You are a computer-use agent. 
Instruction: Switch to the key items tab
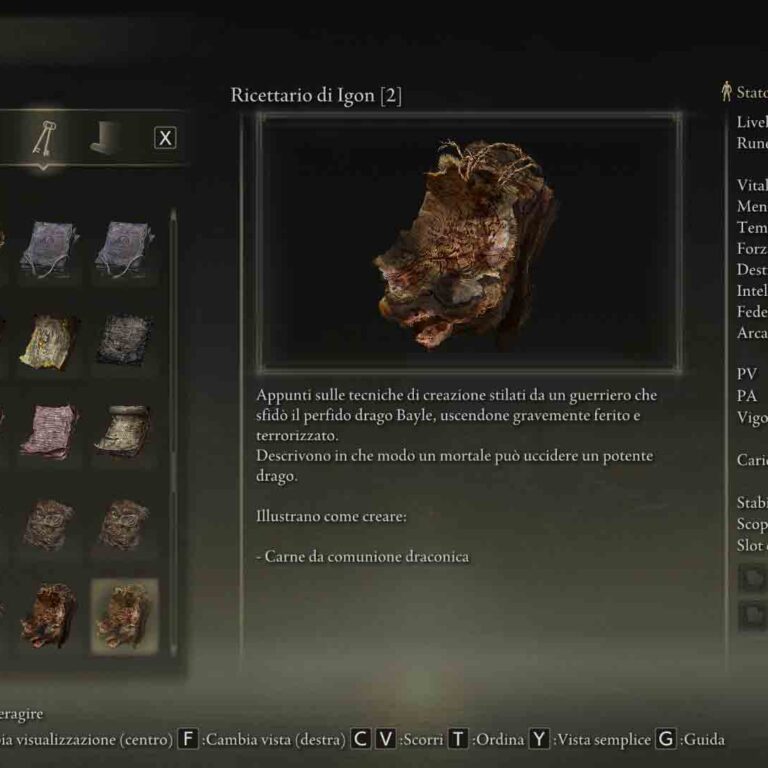pos(45,141)
